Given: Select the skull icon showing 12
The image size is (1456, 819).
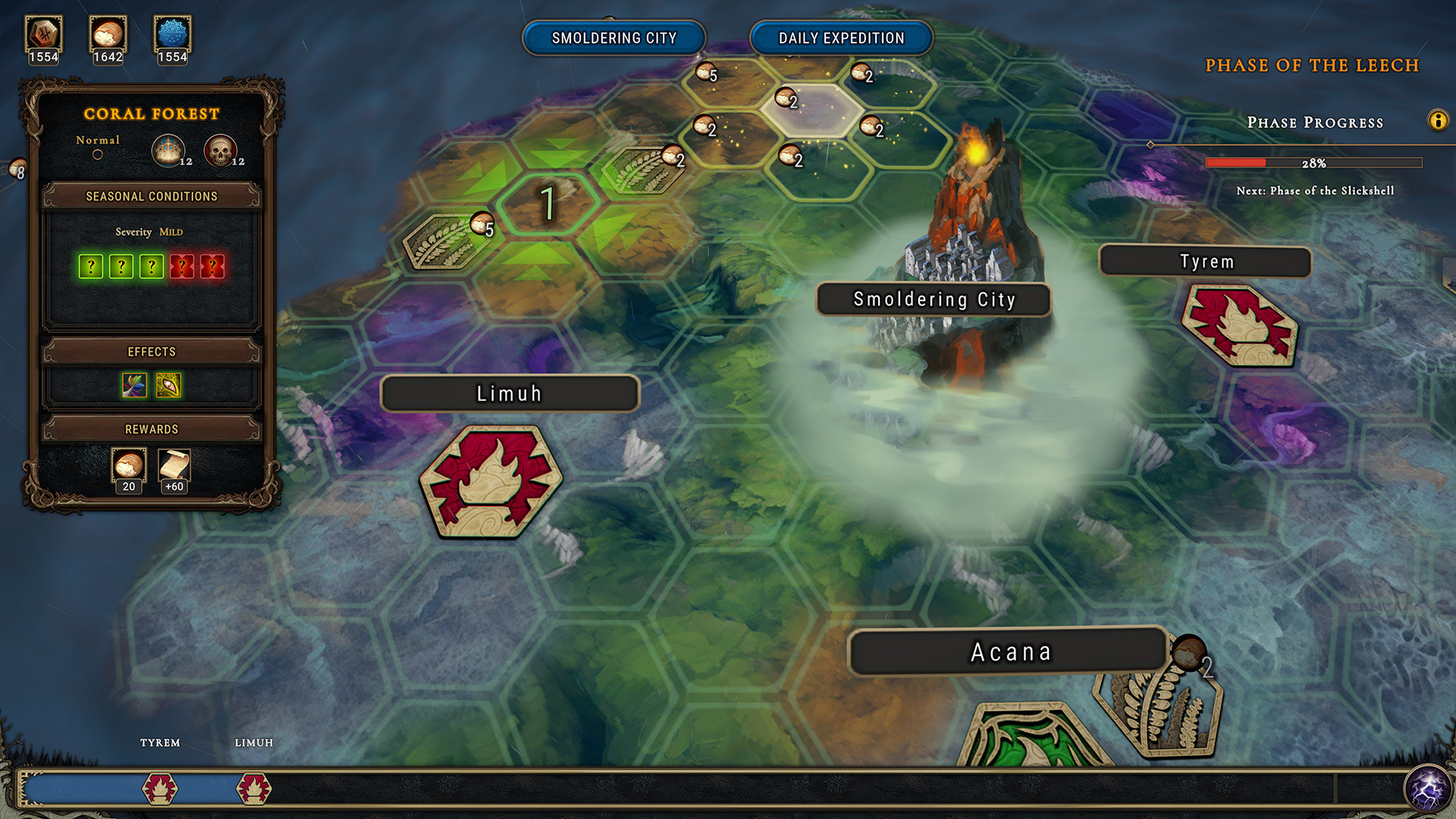Looking at the screenshot, I should click(x=221, y=149).
